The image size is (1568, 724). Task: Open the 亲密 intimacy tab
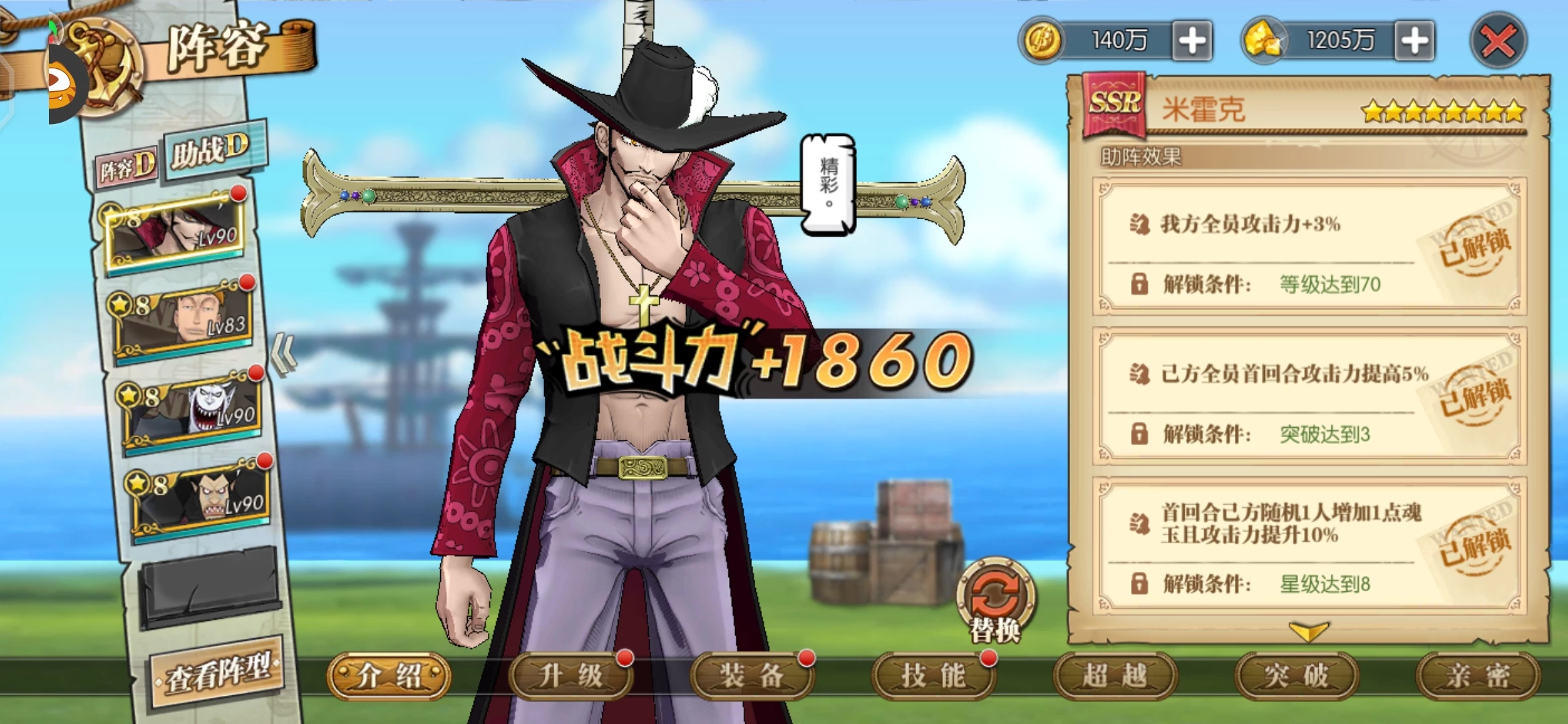1478,676
